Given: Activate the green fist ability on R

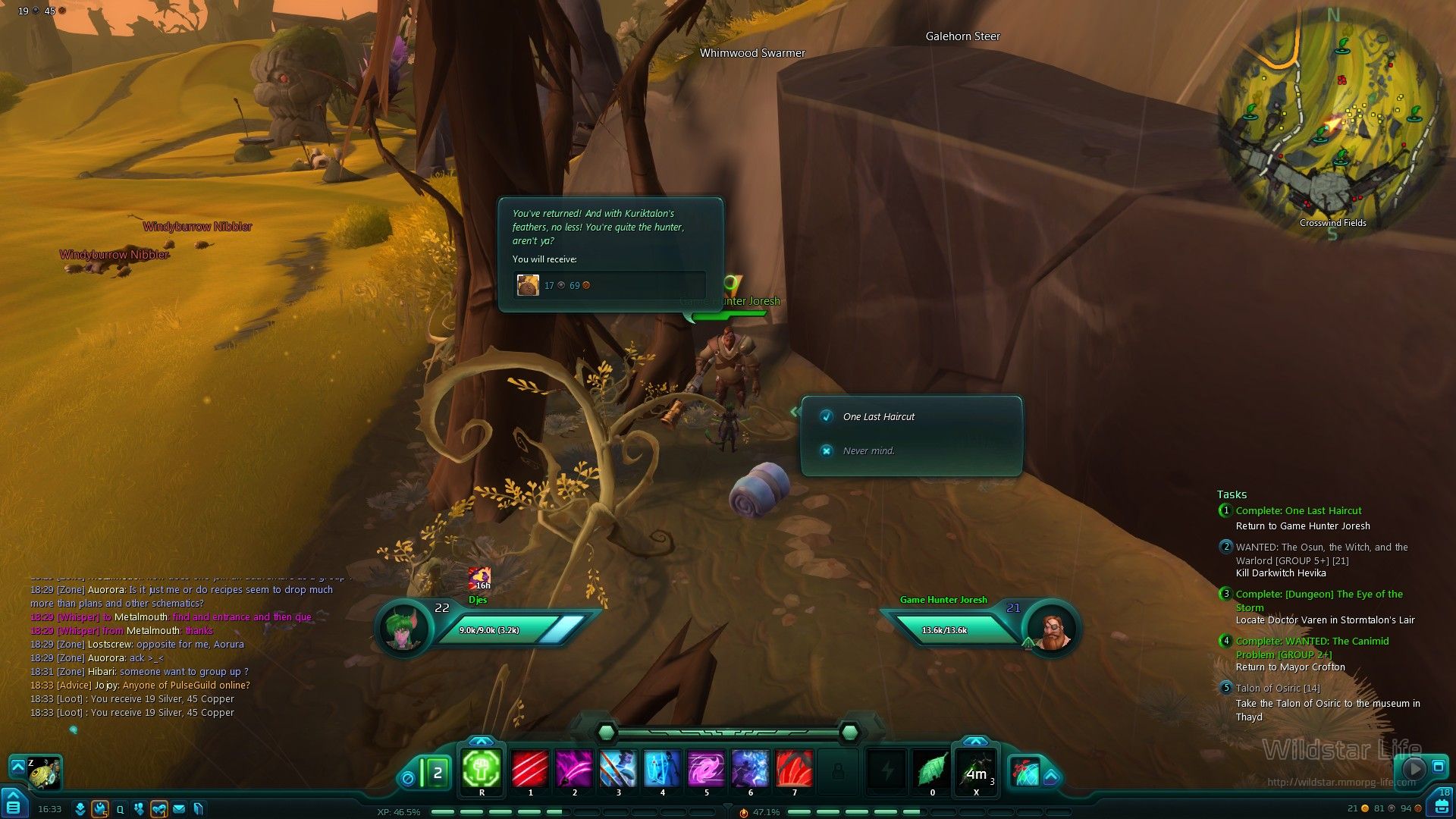Looking at the screenshot, I should pyautogui.click(x=482, y=770).
